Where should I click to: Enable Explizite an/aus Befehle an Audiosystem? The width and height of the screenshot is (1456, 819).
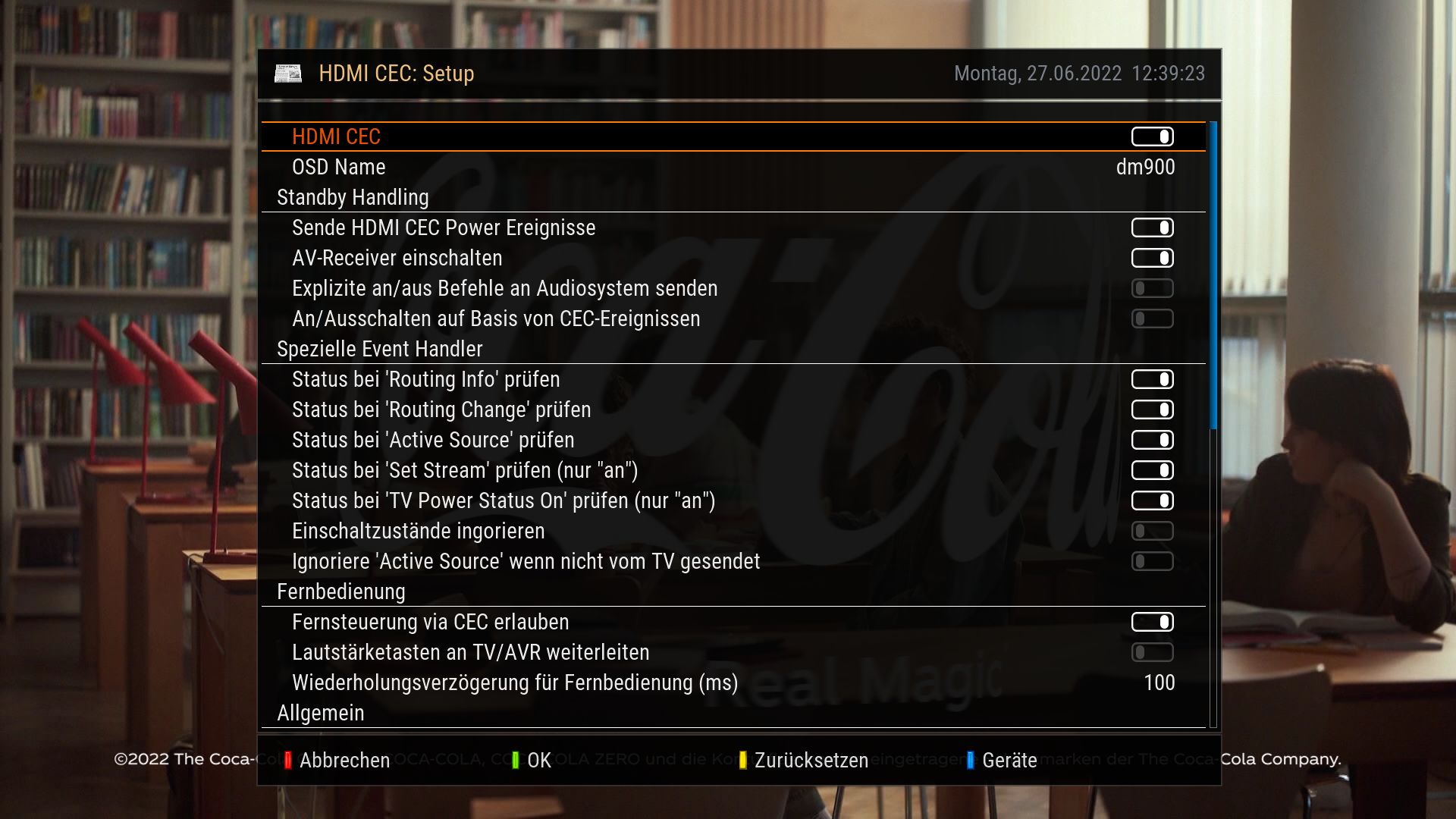click(1152, 288)
